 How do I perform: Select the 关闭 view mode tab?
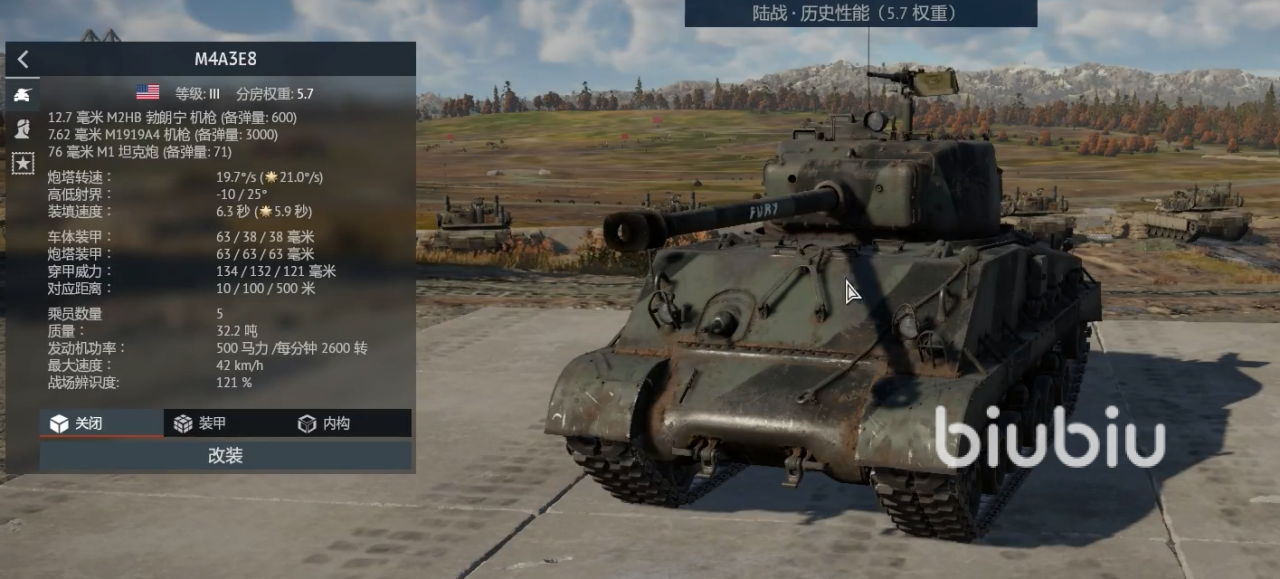101,423
